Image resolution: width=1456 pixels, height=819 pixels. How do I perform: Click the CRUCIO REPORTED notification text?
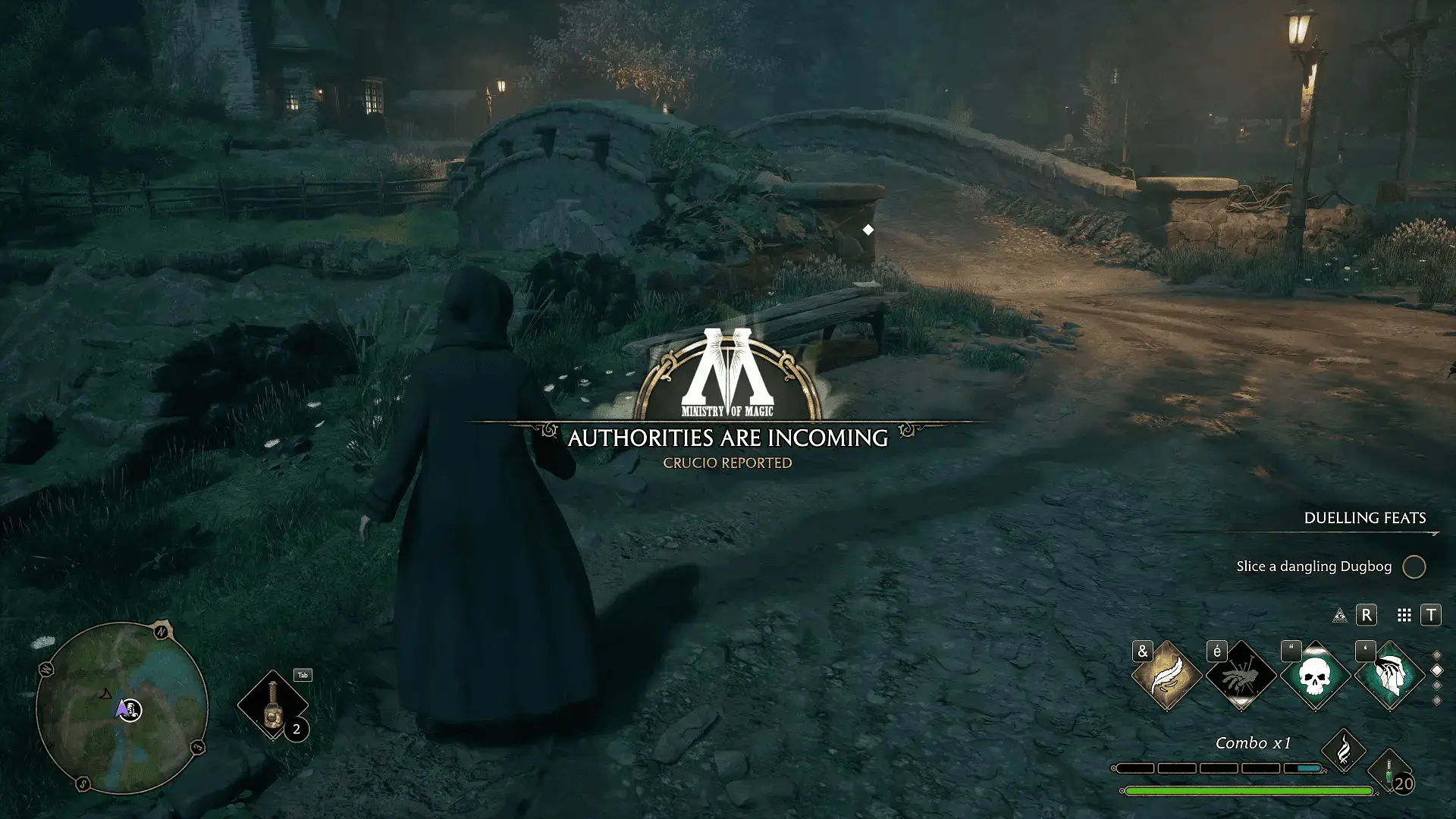coord(730,463)
